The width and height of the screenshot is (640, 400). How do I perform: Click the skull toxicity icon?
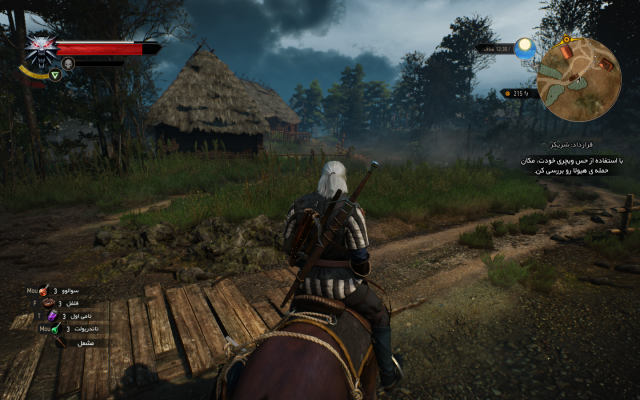tap(68, 63)
